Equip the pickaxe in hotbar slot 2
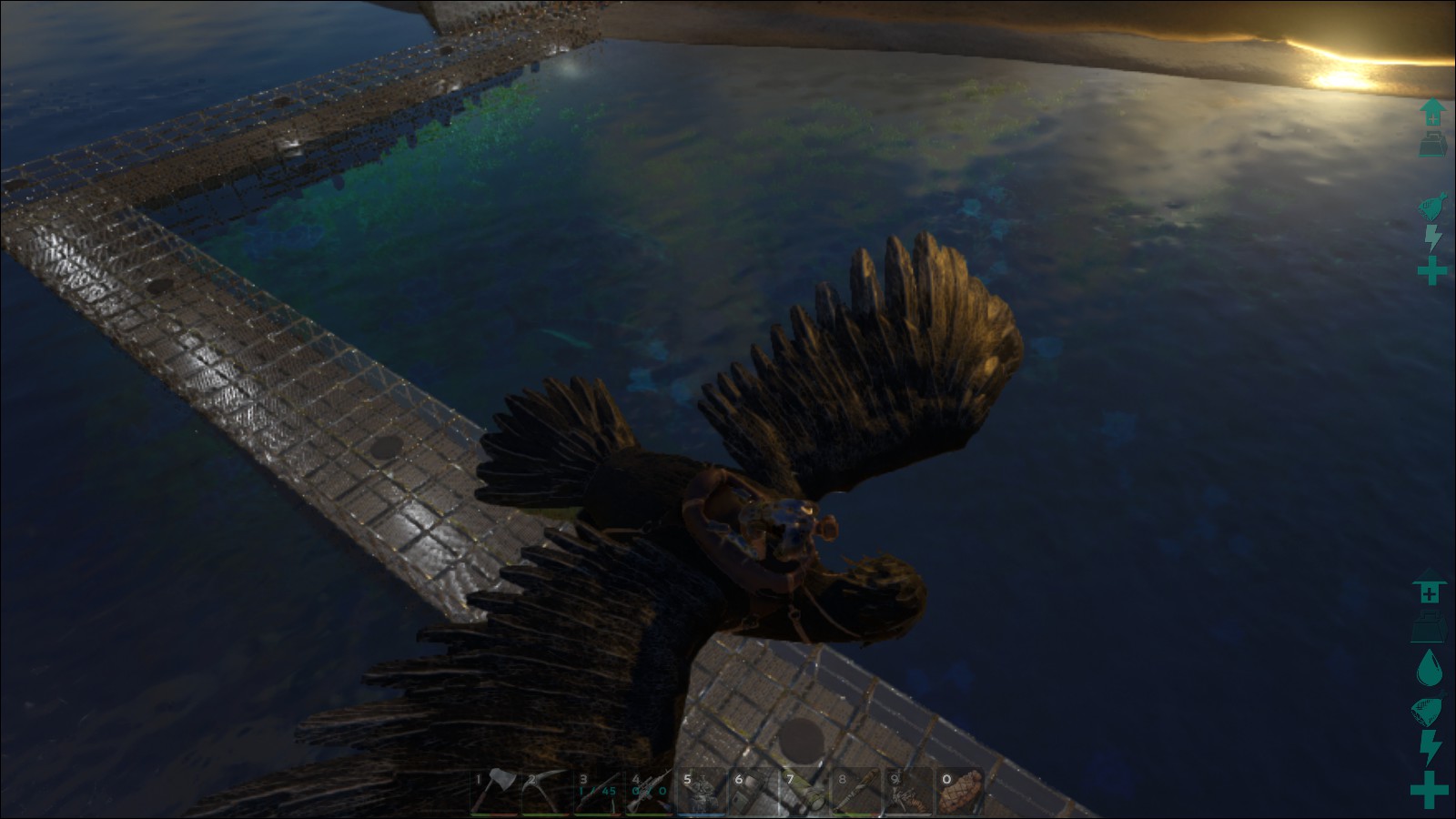This screenshot has height=819, width=1456. (x=547, y=792)
